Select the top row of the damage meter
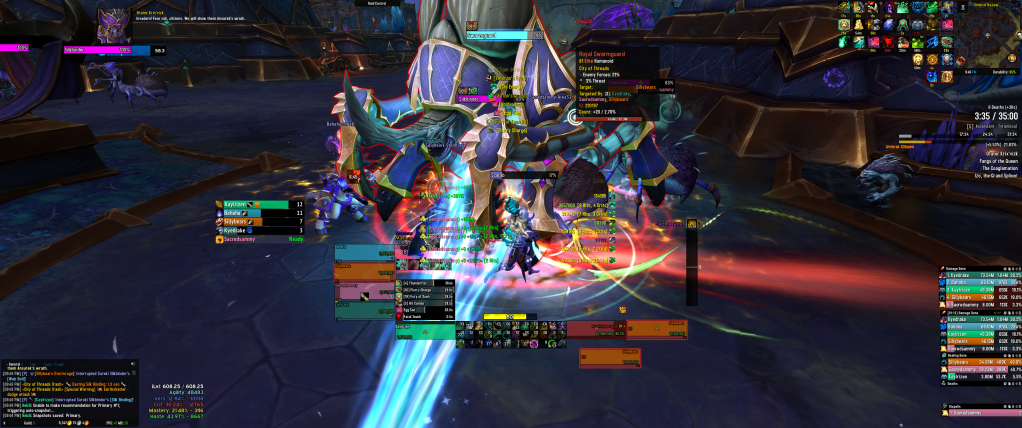 click(x=979, y=275)
